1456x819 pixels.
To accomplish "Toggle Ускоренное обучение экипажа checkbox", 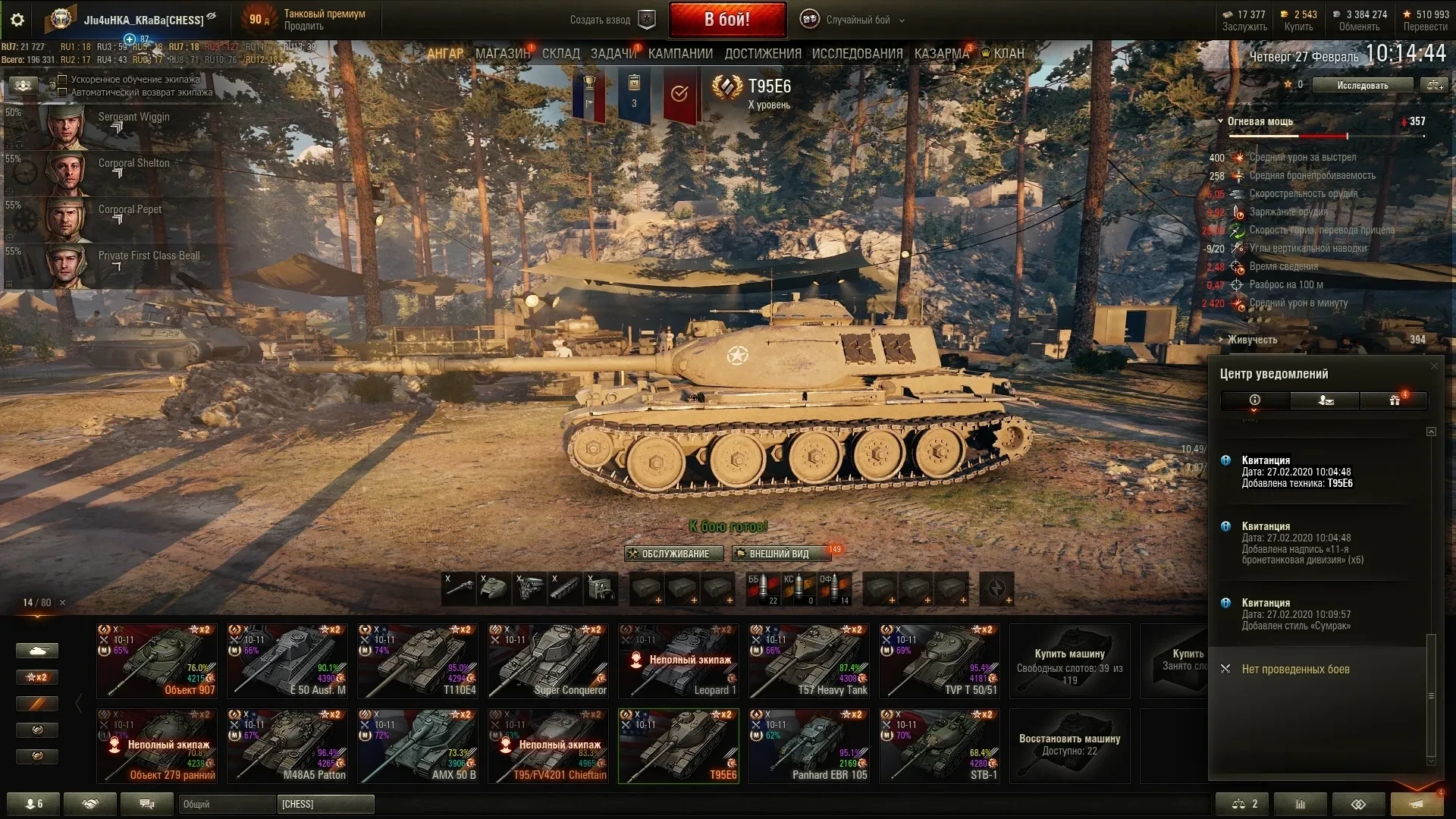I will tap(63, 79).
